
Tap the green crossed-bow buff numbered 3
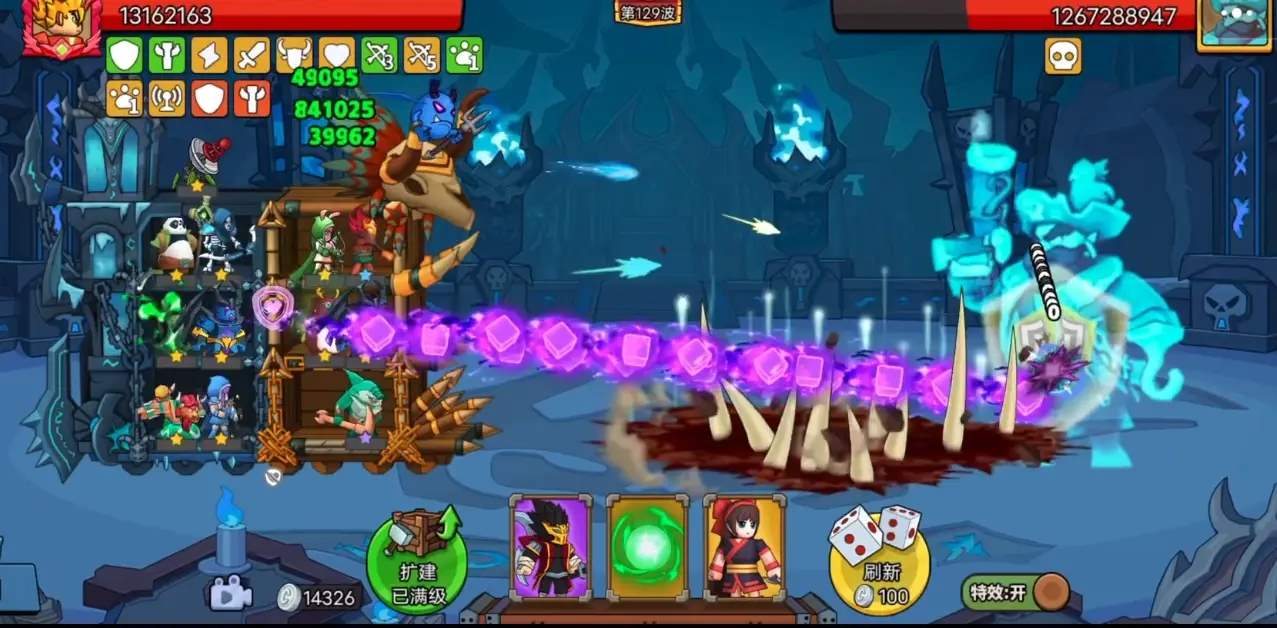click(x=380, y=56)
